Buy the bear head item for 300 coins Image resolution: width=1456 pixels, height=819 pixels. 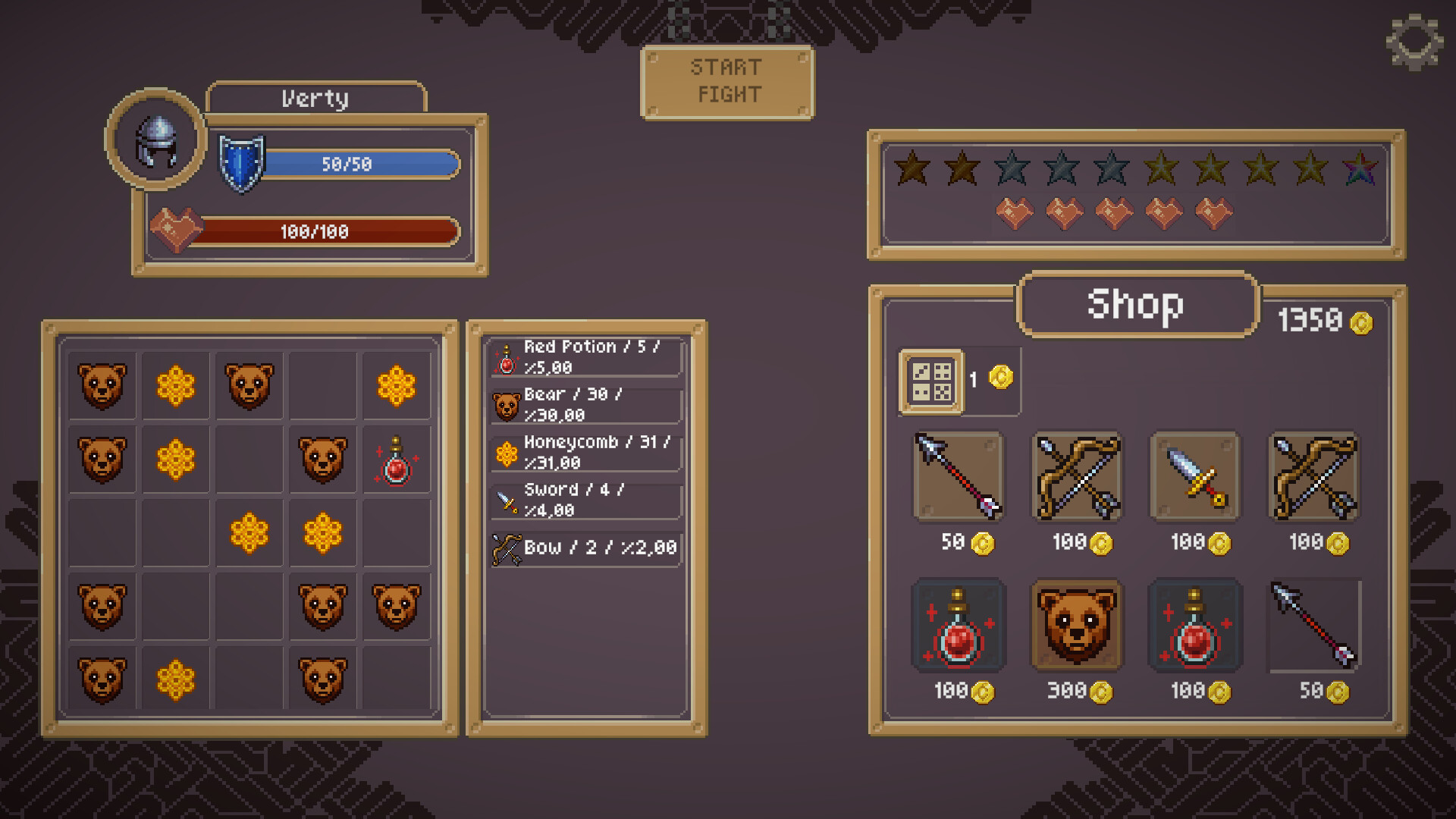coord(1076,624)
